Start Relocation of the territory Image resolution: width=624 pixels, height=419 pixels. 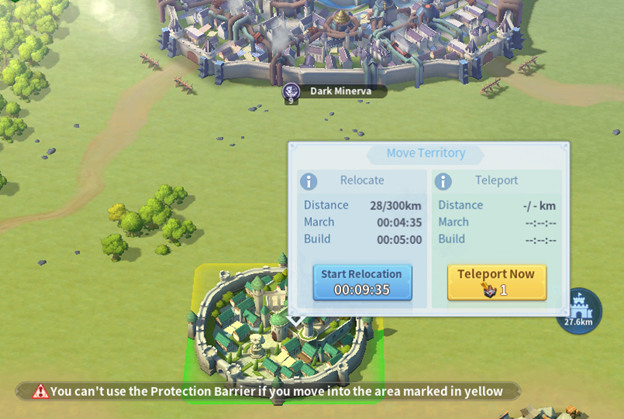coord(361,282)
